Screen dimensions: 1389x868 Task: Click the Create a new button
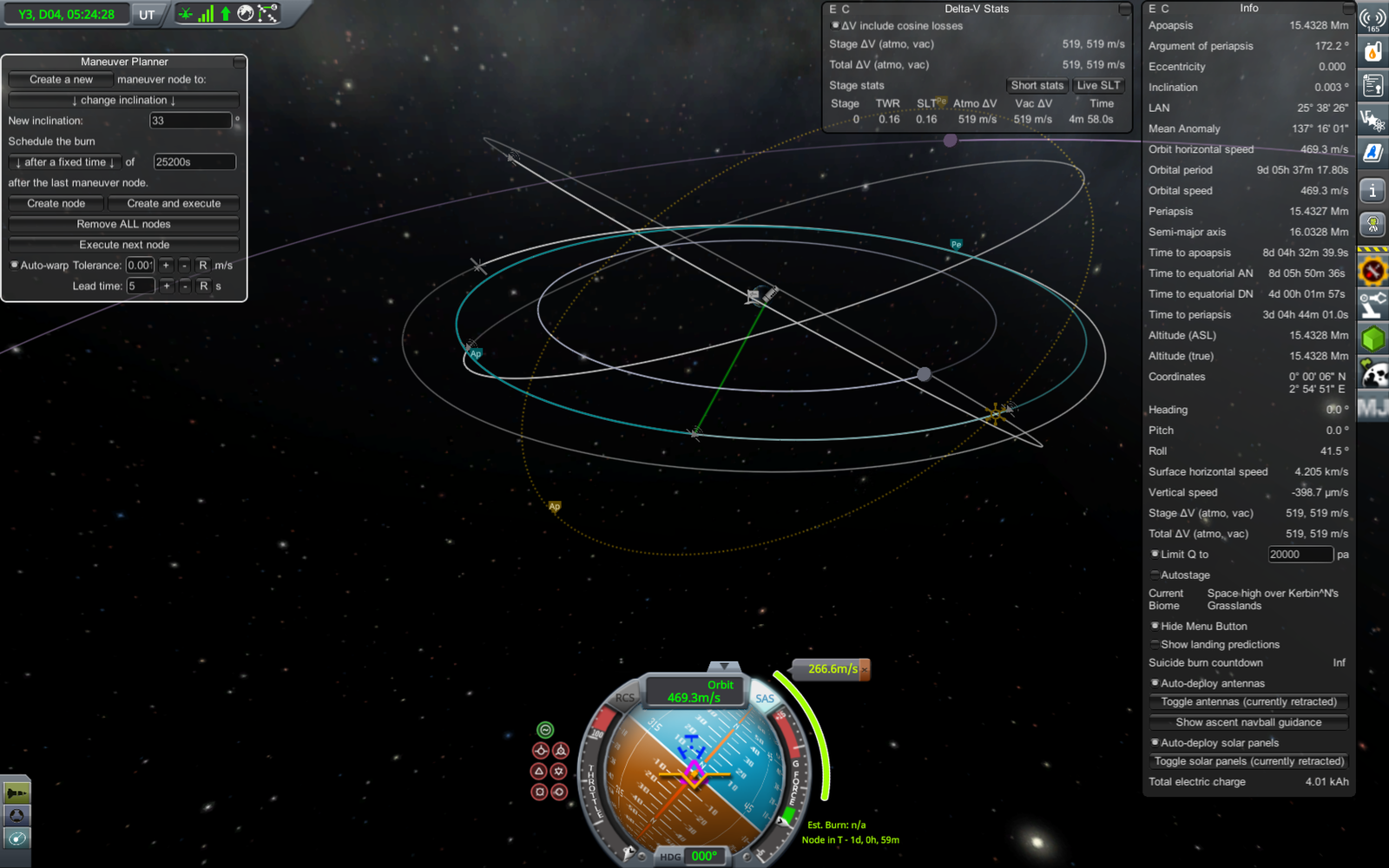[x=61, y=79]
